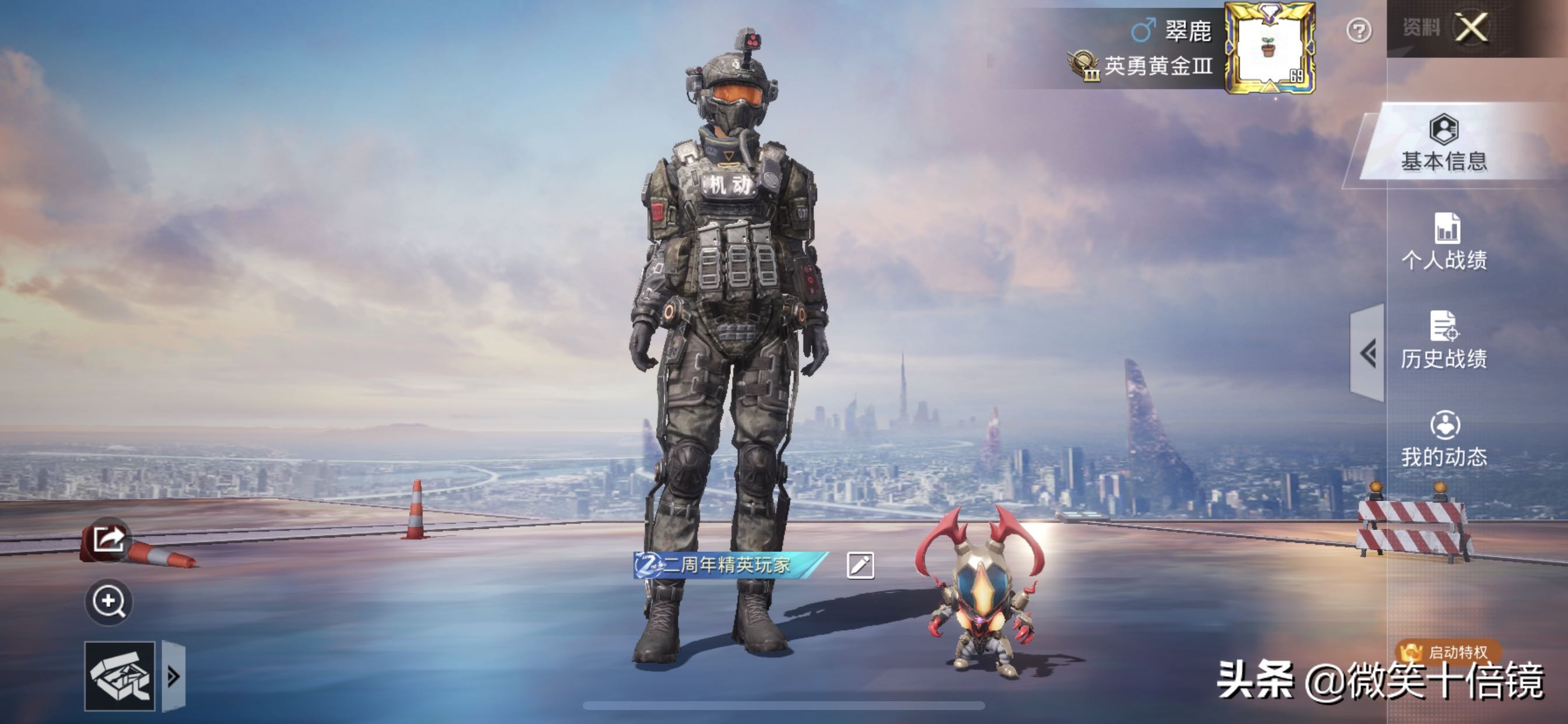Edit the 二周年精英玩家 title with the pencil
The width and height of the screenshot is (1568, 724).
click(x=860, y=565)
